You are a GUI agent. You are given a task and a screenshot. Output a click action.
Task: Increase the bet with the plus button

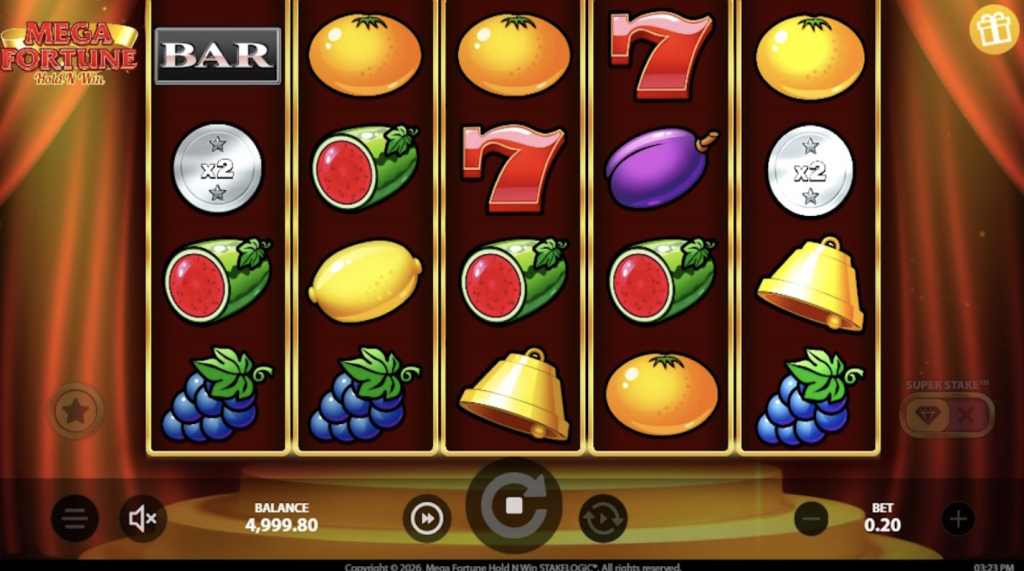pos(958,518)
